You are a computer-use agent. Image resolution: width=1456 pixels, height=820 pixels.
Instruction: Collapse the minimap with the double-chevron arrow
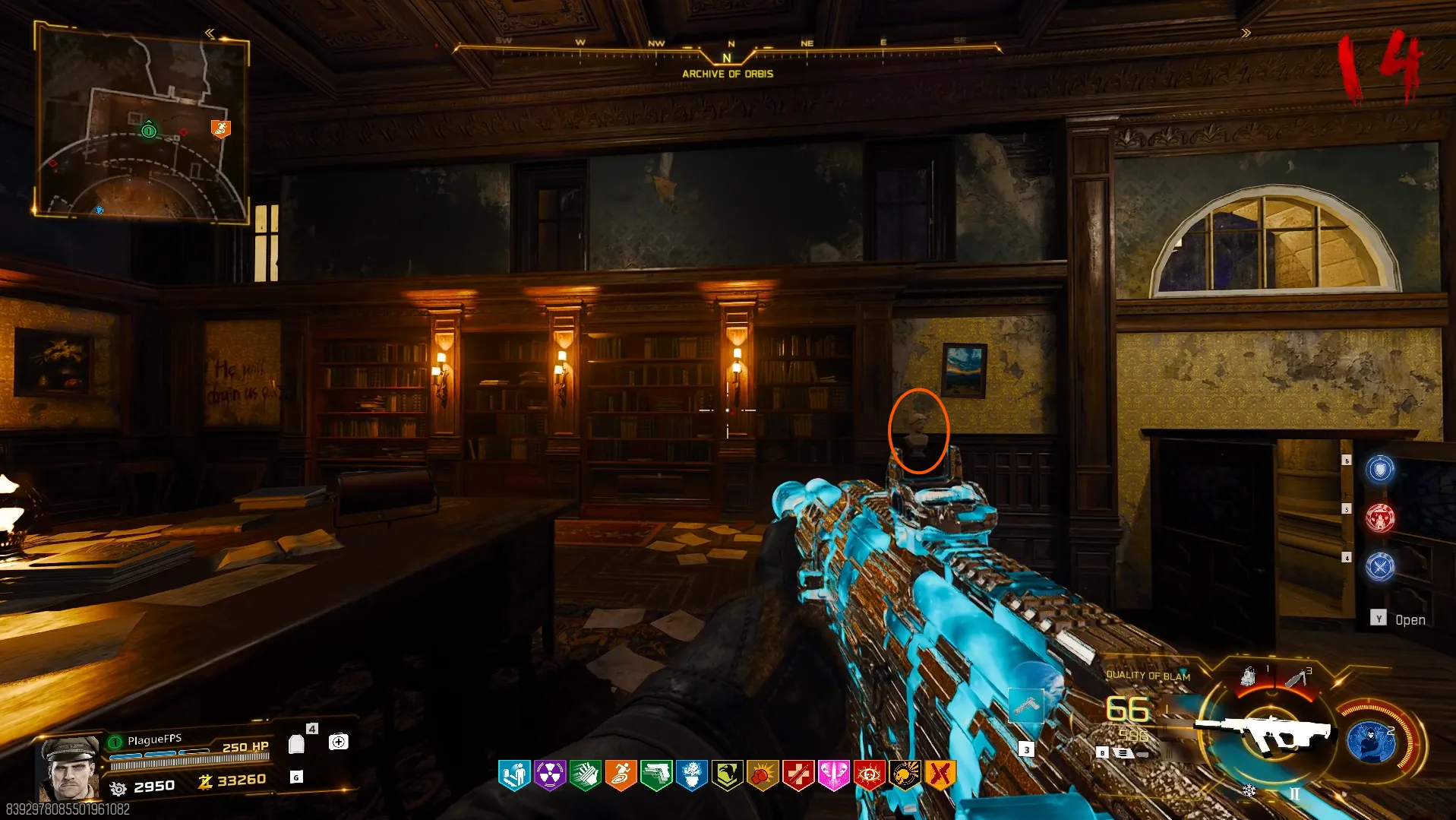coord(210,33)
